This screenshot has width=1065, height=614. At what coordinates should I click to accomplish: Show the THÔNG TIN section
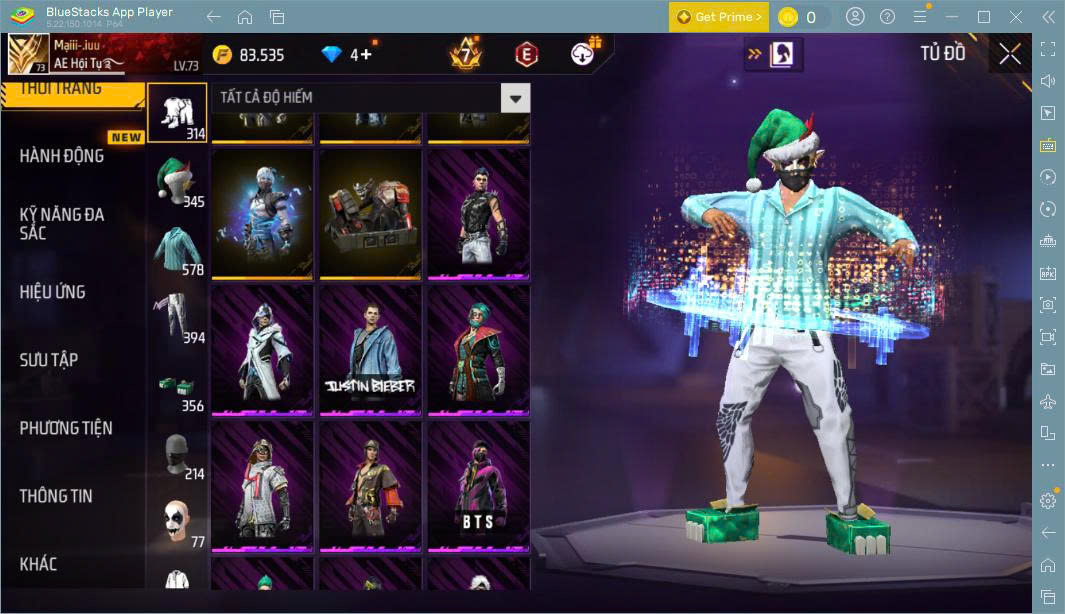56,496
